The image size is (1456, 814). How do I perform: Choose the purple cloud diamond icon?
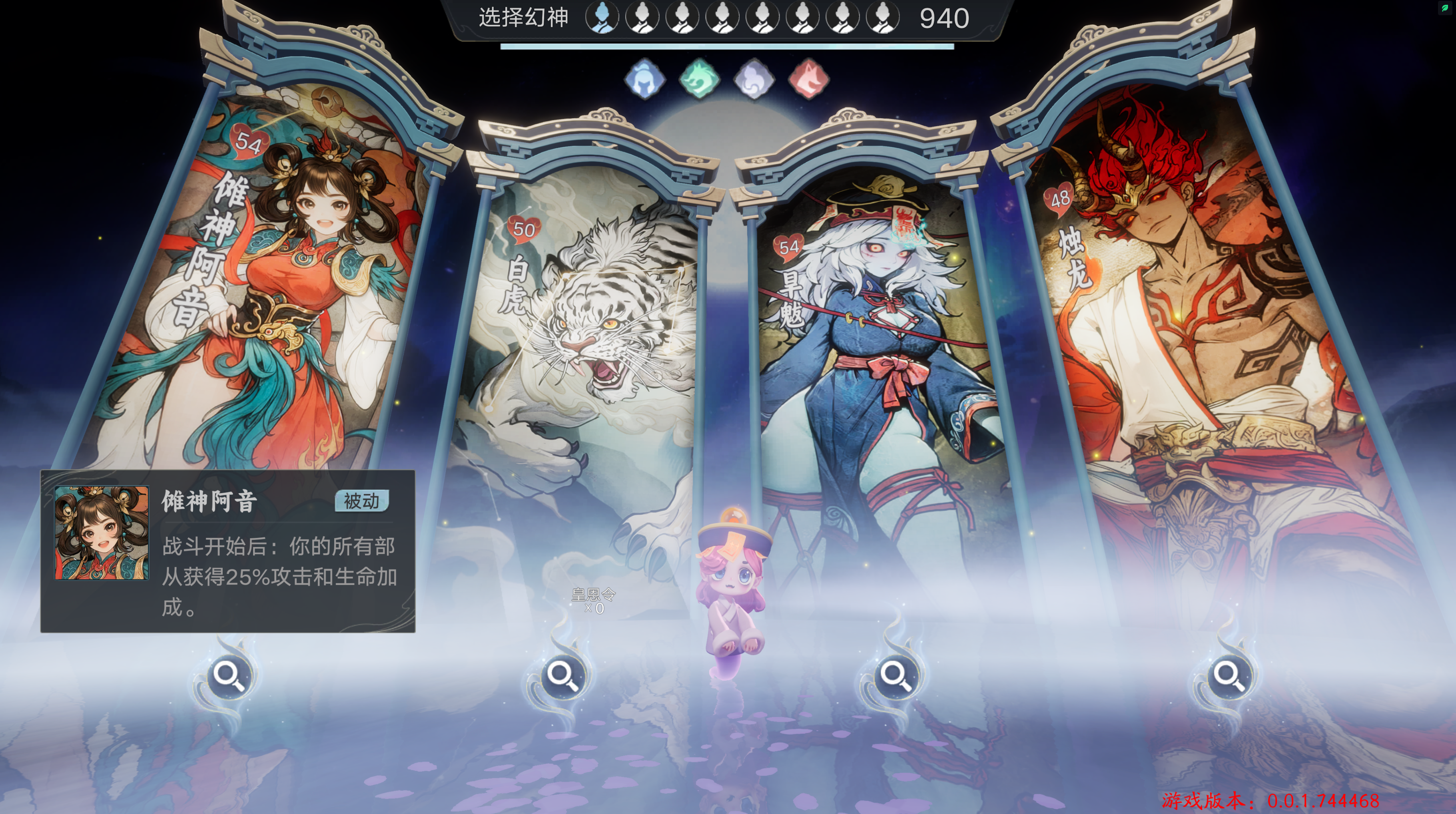point(754,78)
